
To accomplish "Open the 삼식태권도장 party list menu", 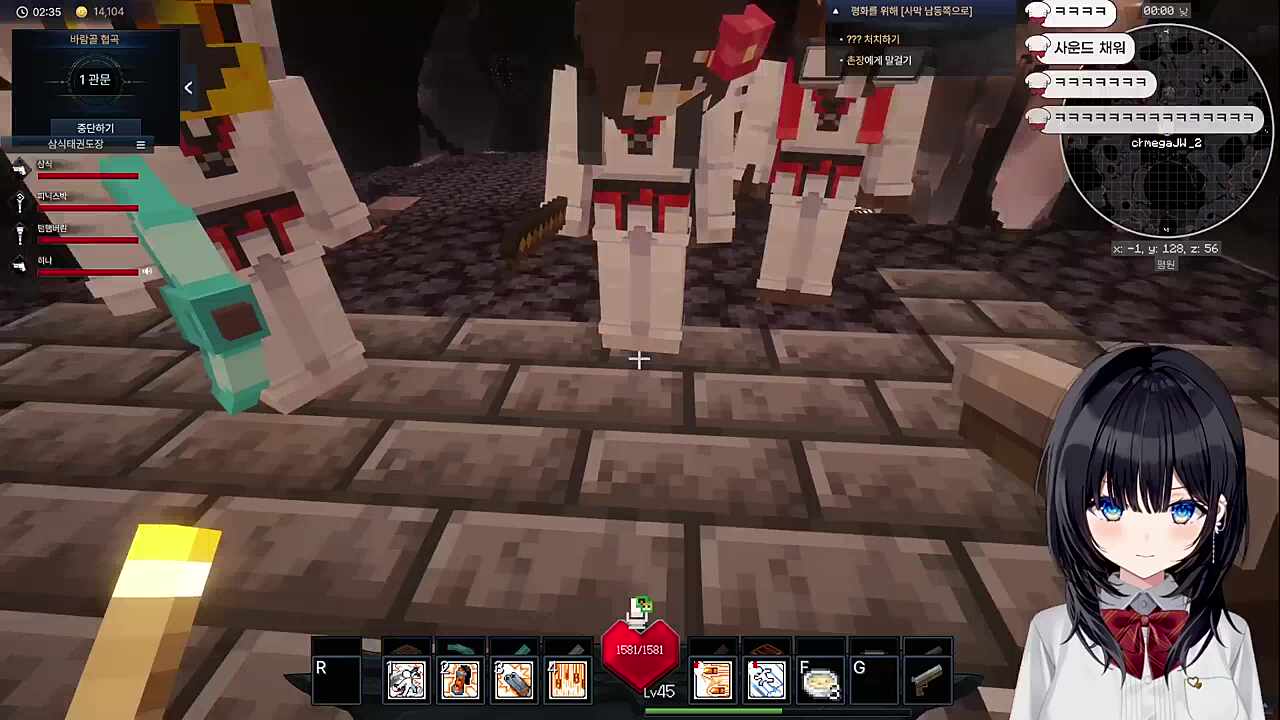I will (x=140, y=145).
